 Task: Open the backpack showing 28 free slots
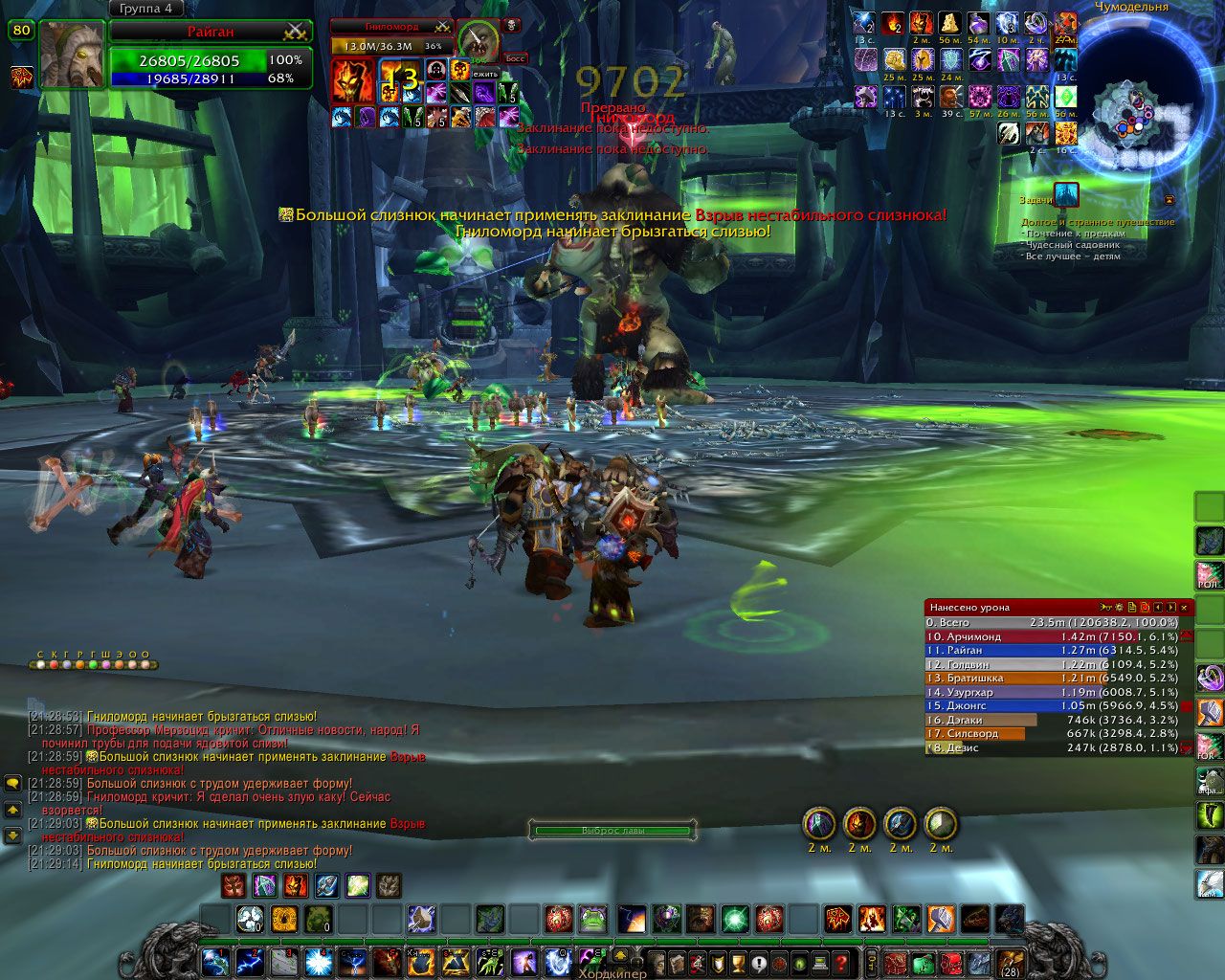pos(1010,961)
